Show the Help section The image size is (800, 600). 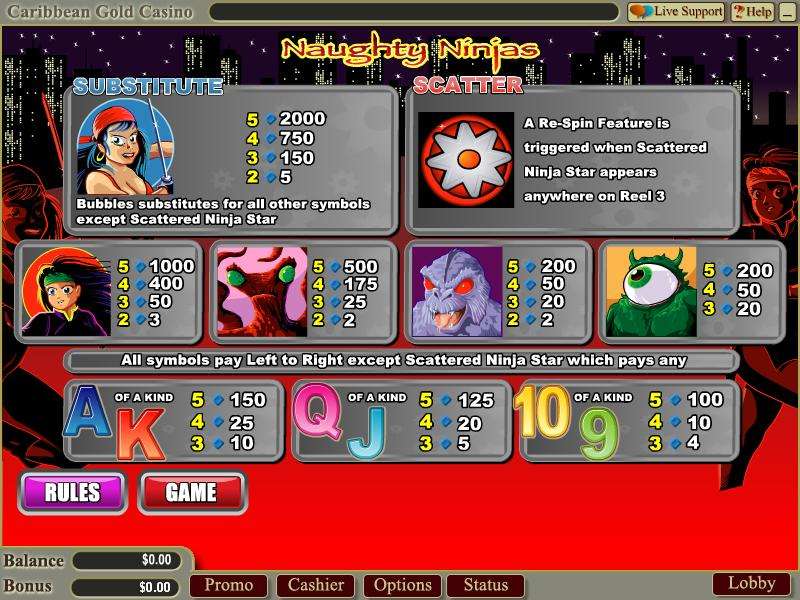[752, 12]
